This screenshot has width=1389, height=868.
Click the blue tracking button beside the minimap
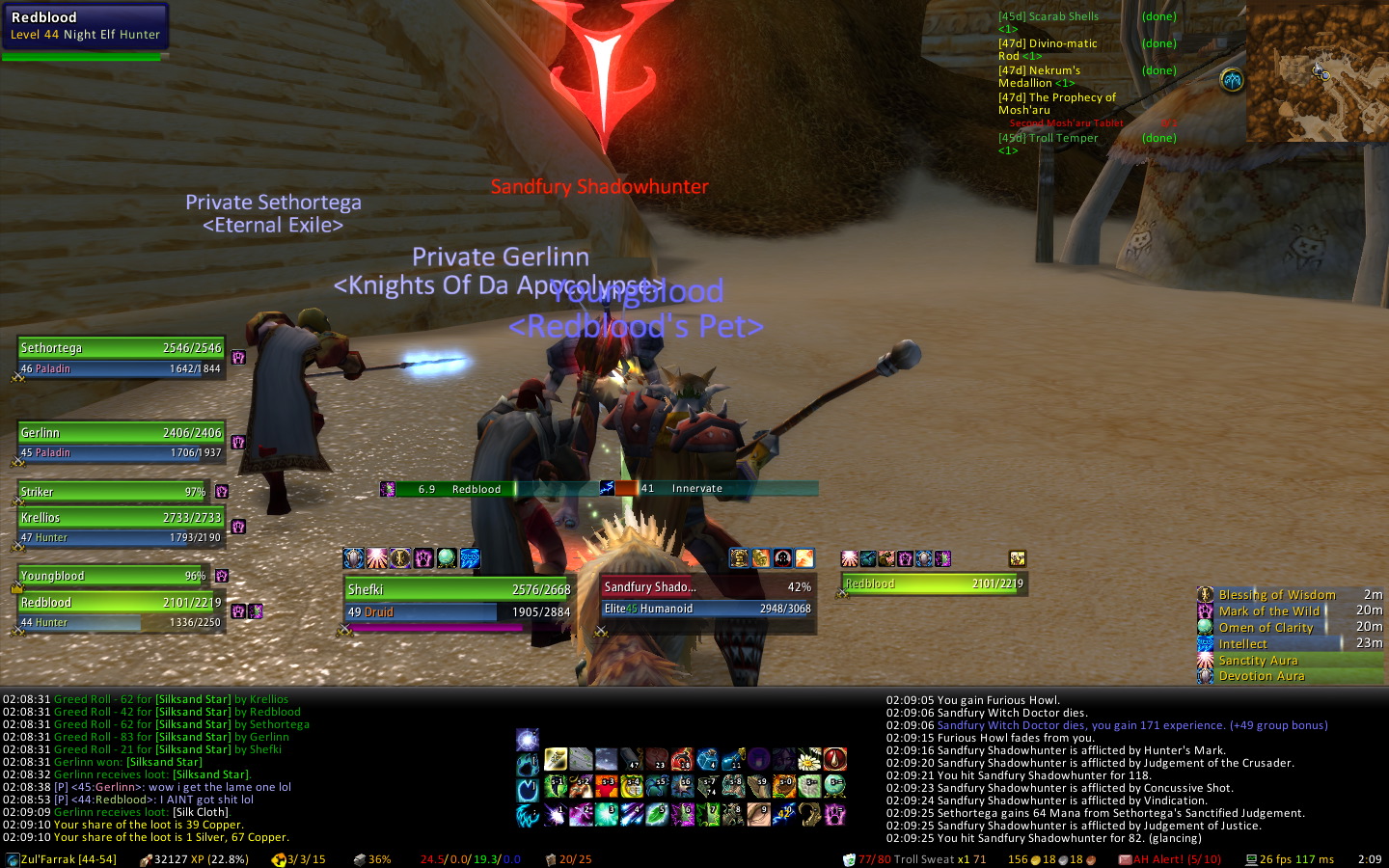click(1232, 80)
